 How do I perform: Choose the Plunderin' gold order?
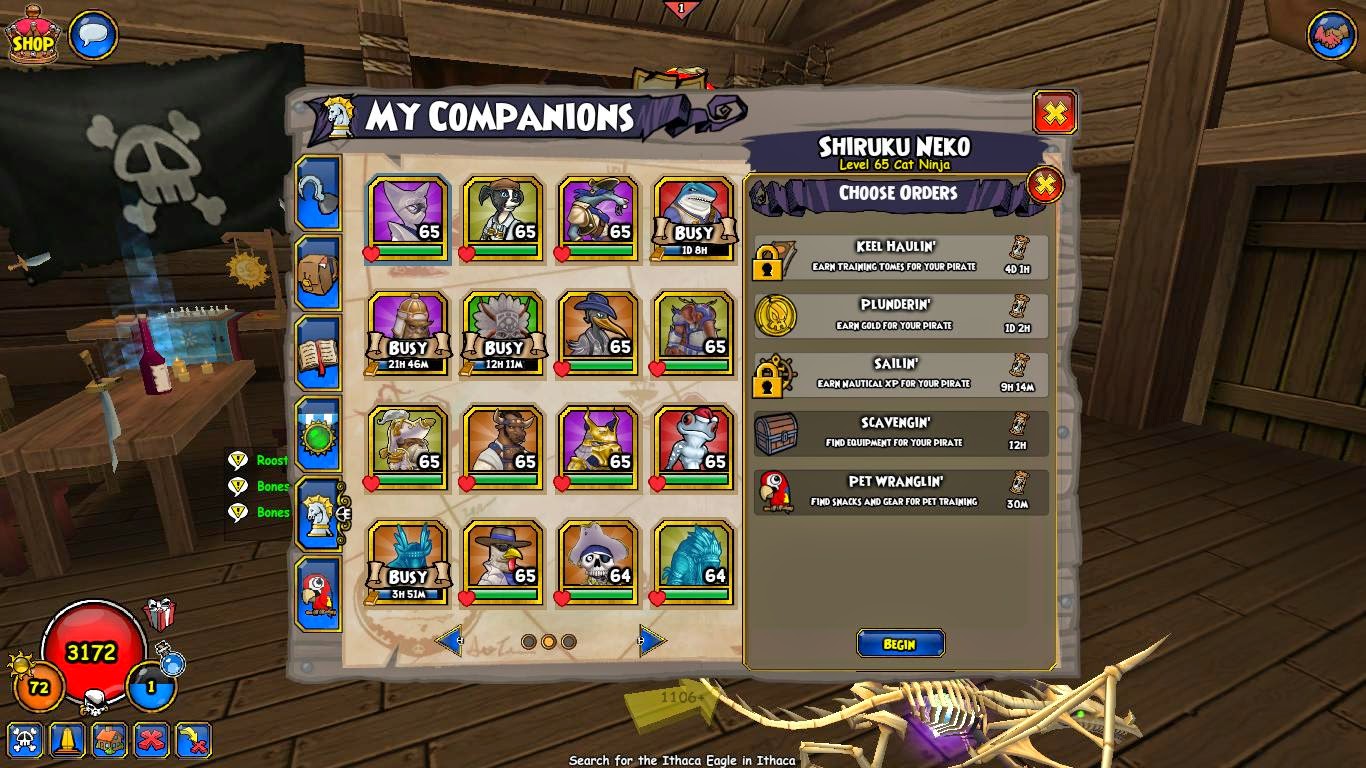[x=900, y=315]
